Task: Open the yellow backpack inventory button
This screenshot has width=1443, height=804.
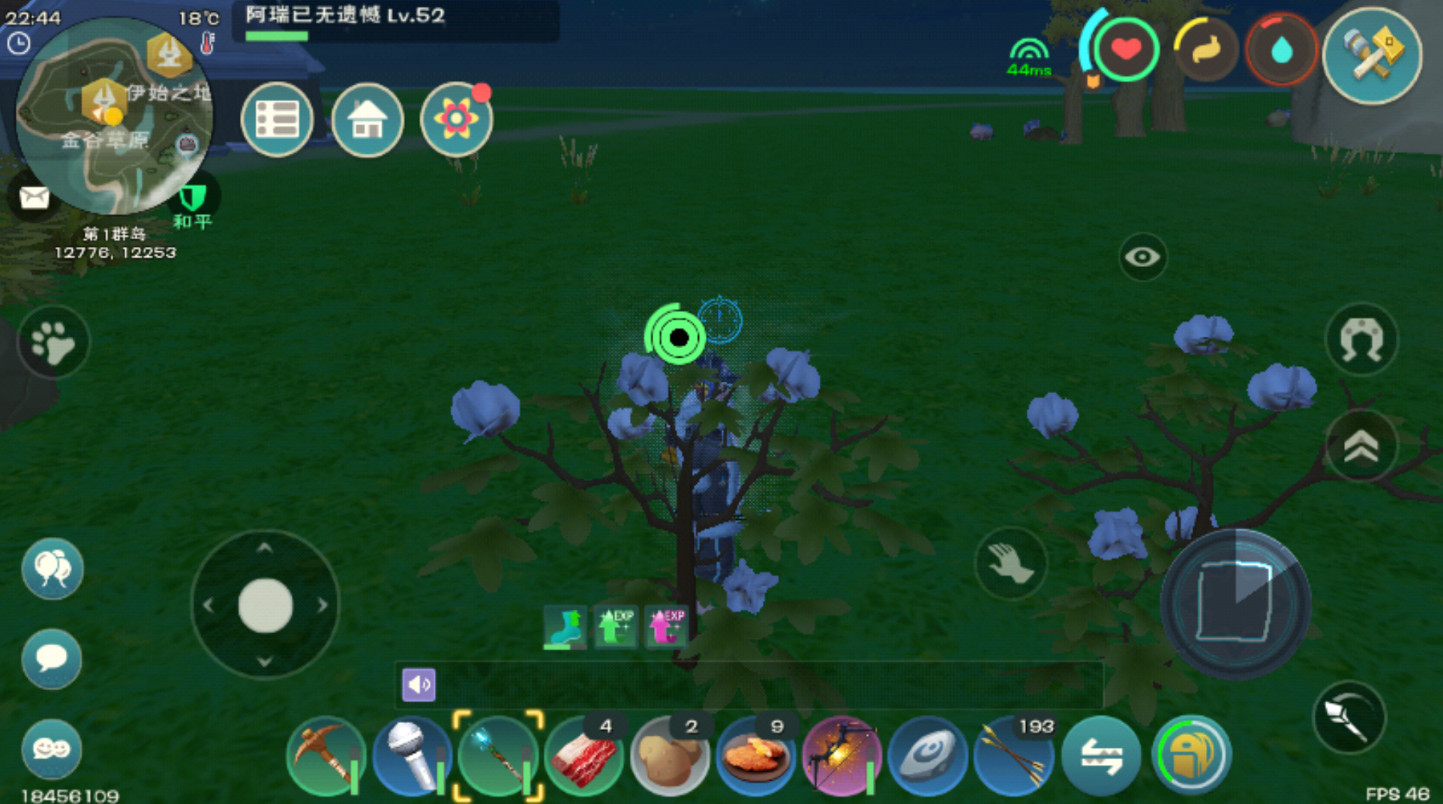Action: 1191,756
